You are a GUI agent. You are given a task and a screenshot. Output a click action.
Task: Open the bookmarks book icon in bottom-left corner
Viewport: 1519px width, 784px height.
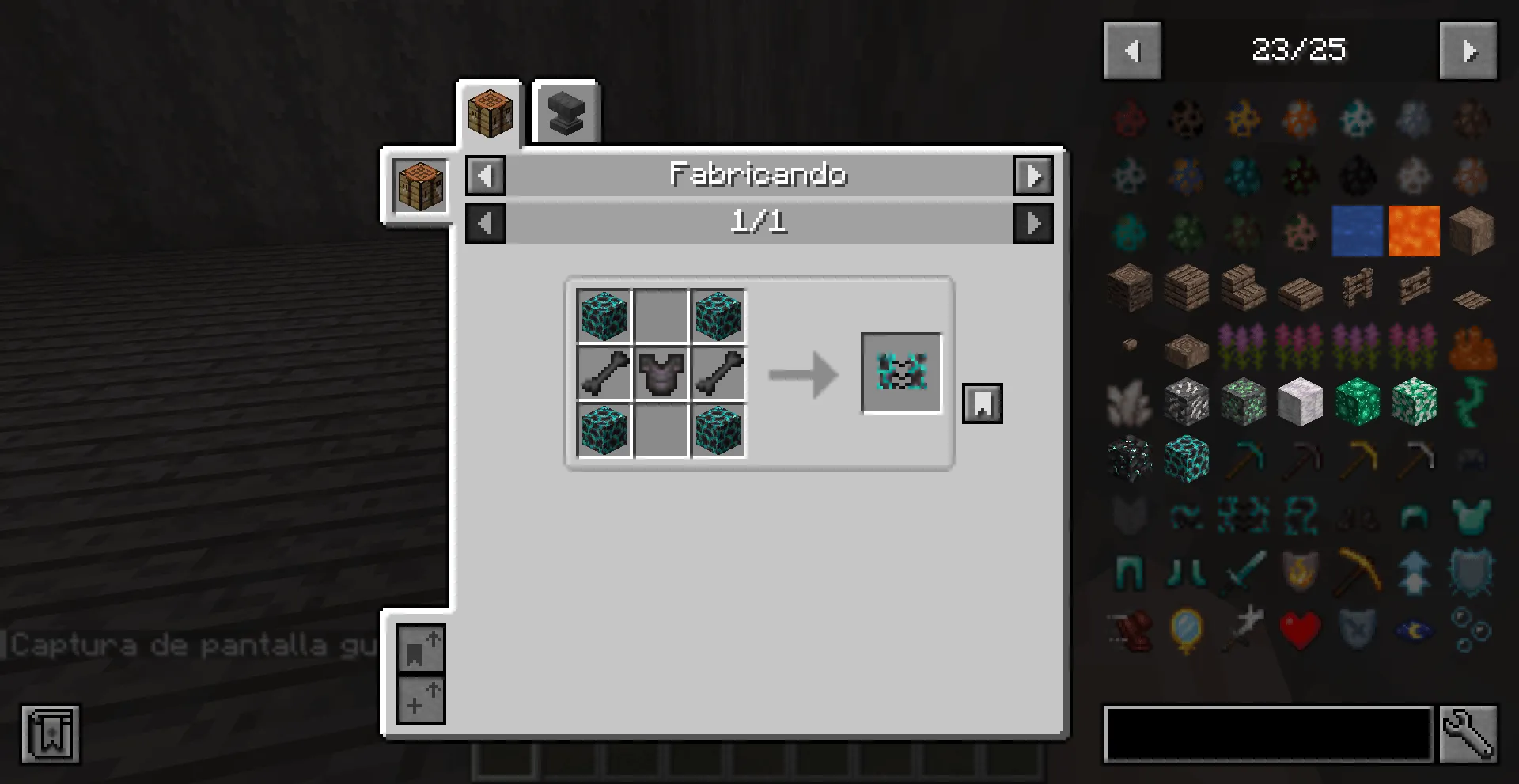[50, 734]
